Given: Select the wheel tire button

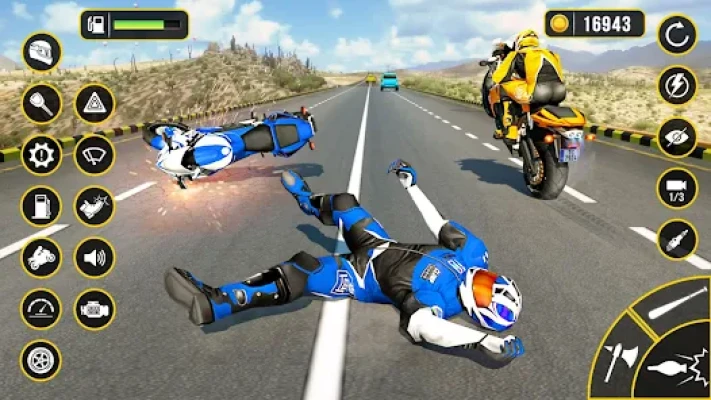Looking at the screenshot, I should coord(41,361).
